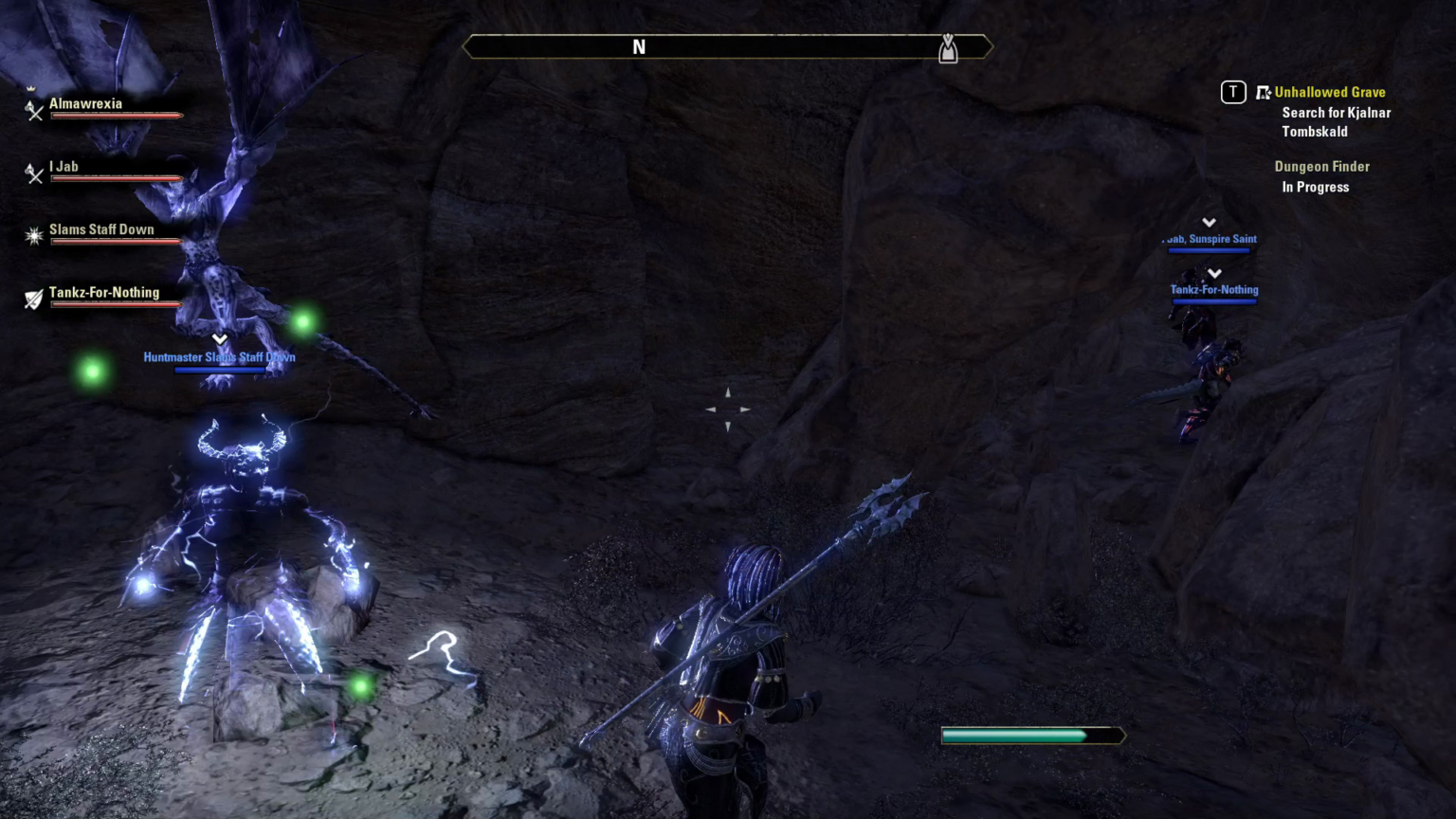Click the marker icon on the compass bar

click(948, 48)
